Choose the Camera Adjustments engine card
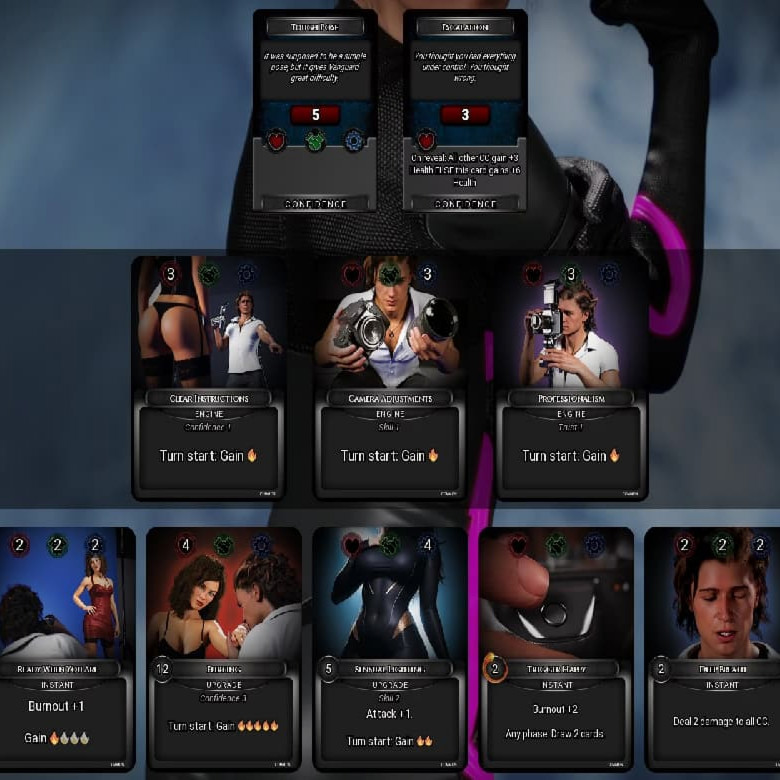This screenshot has width=780, height=780. (x=390, y=378)
